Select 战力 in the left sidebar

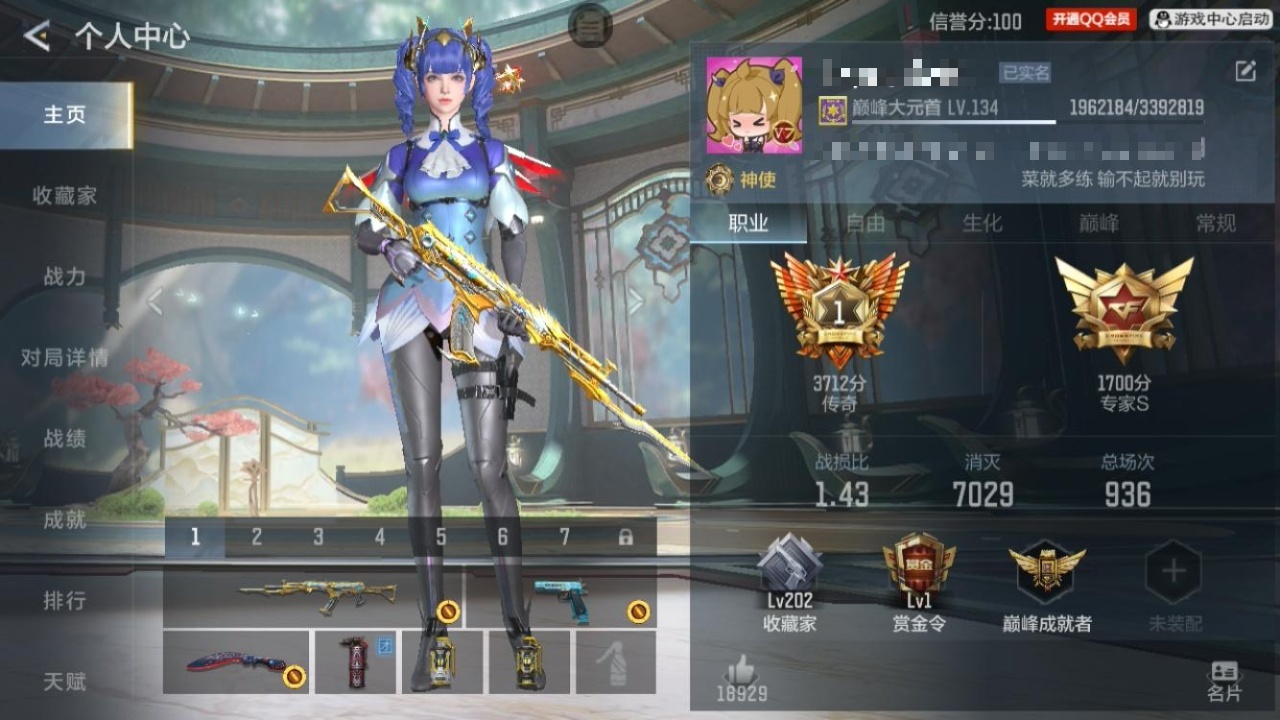[65, 277]
